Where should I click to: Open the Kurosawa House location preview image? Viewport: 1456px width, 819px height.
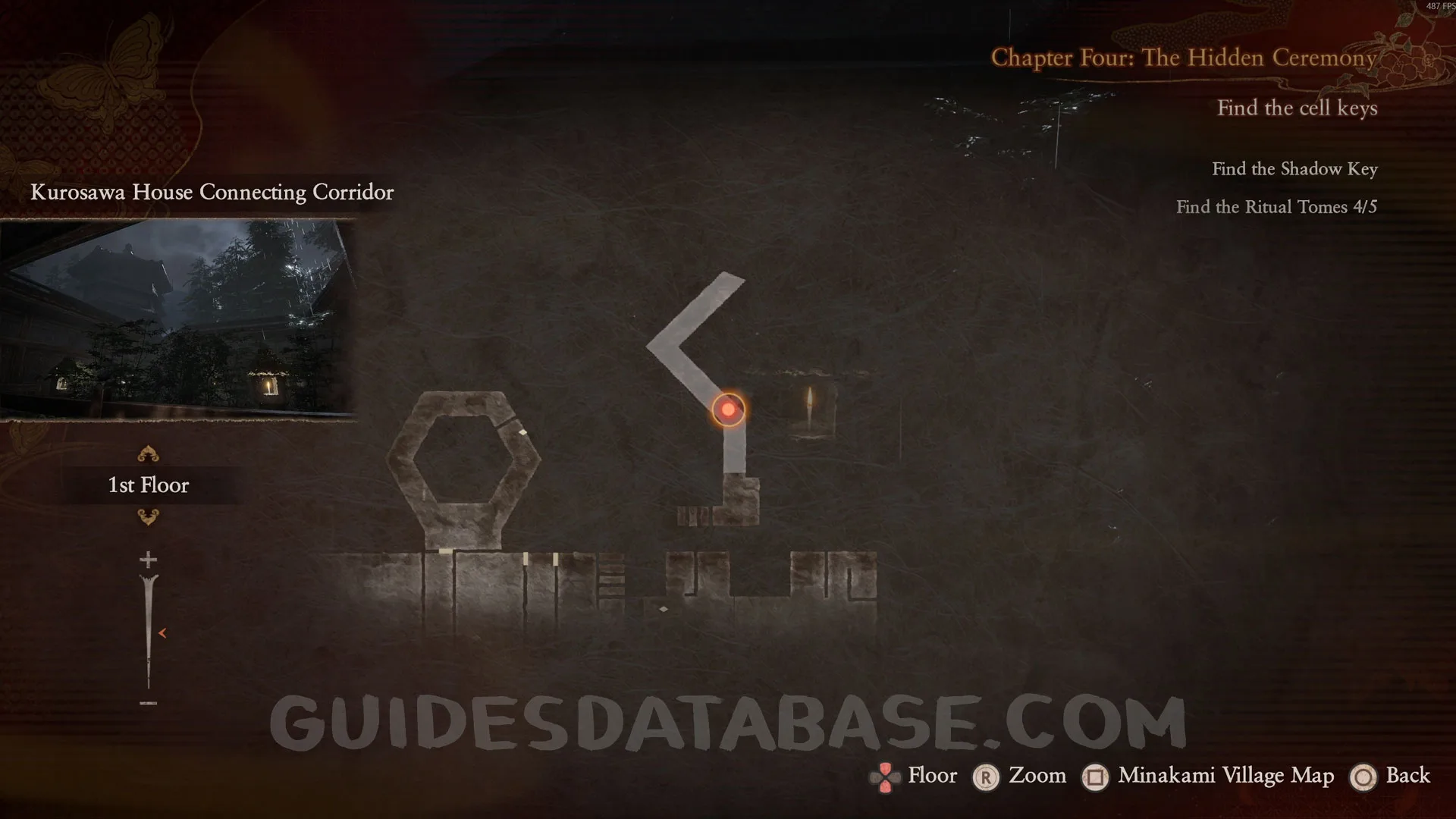(178, 318)
